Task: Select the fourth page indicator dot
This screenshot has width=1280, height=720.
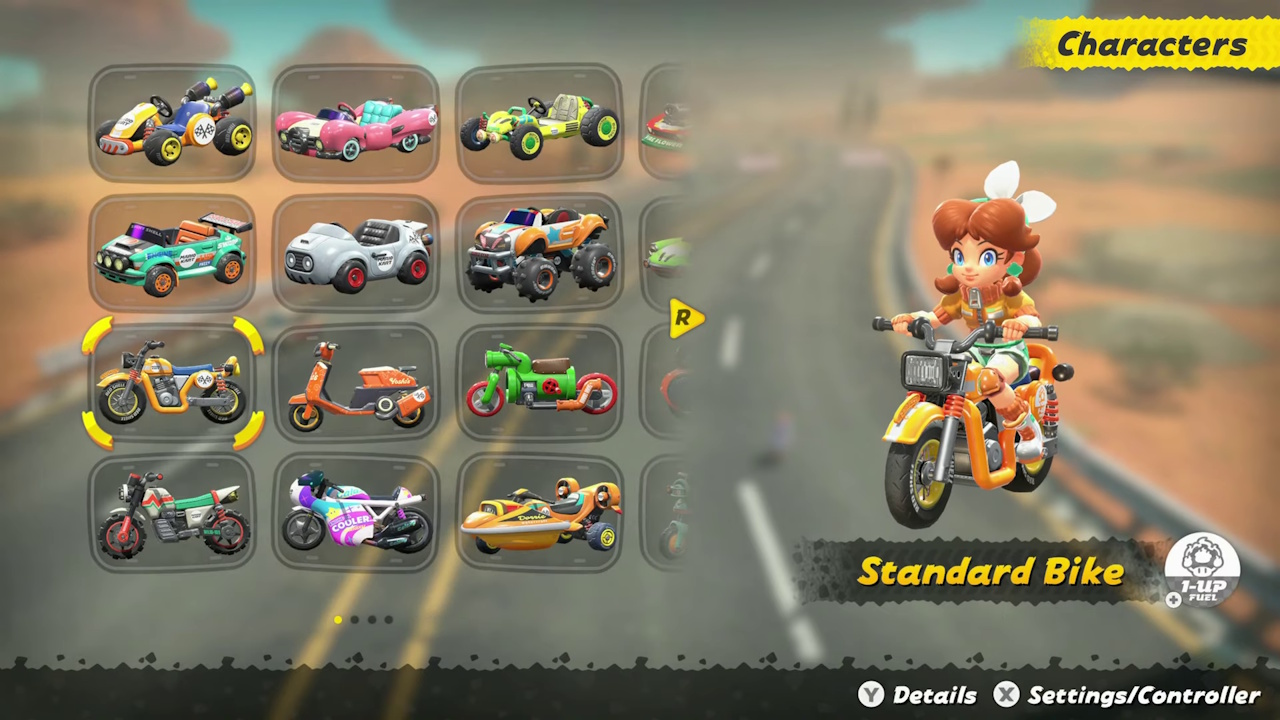Action: (389, 620)
